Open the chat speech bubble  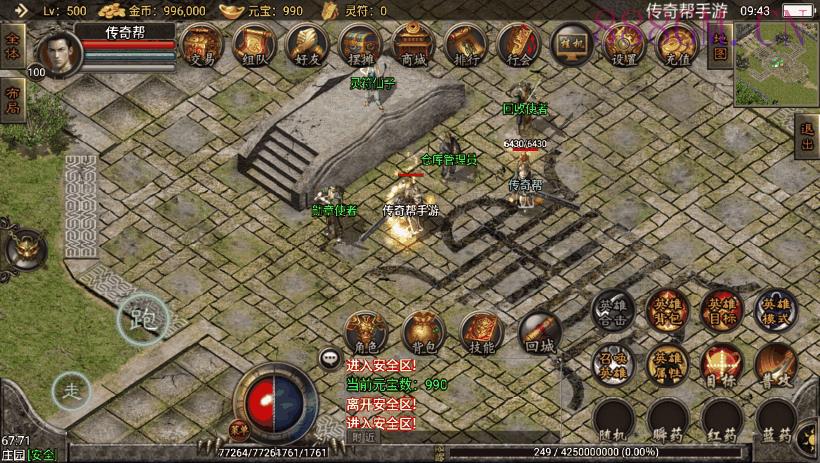coord(329,357)
